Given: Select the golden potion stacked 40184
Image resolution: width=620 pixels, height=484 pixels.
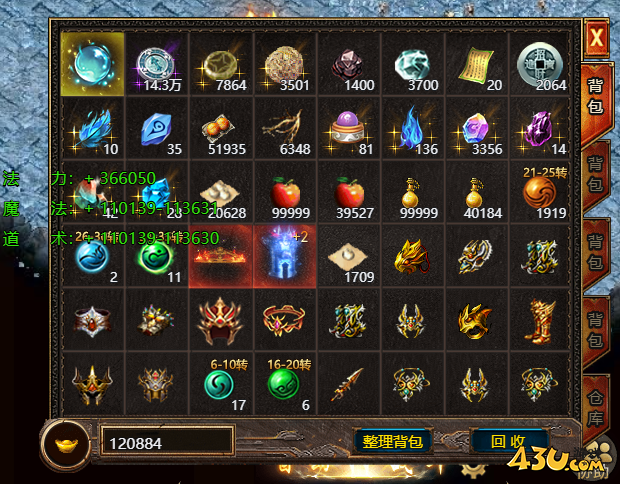Looking at the screenshot, I should (x=477, y=191).
